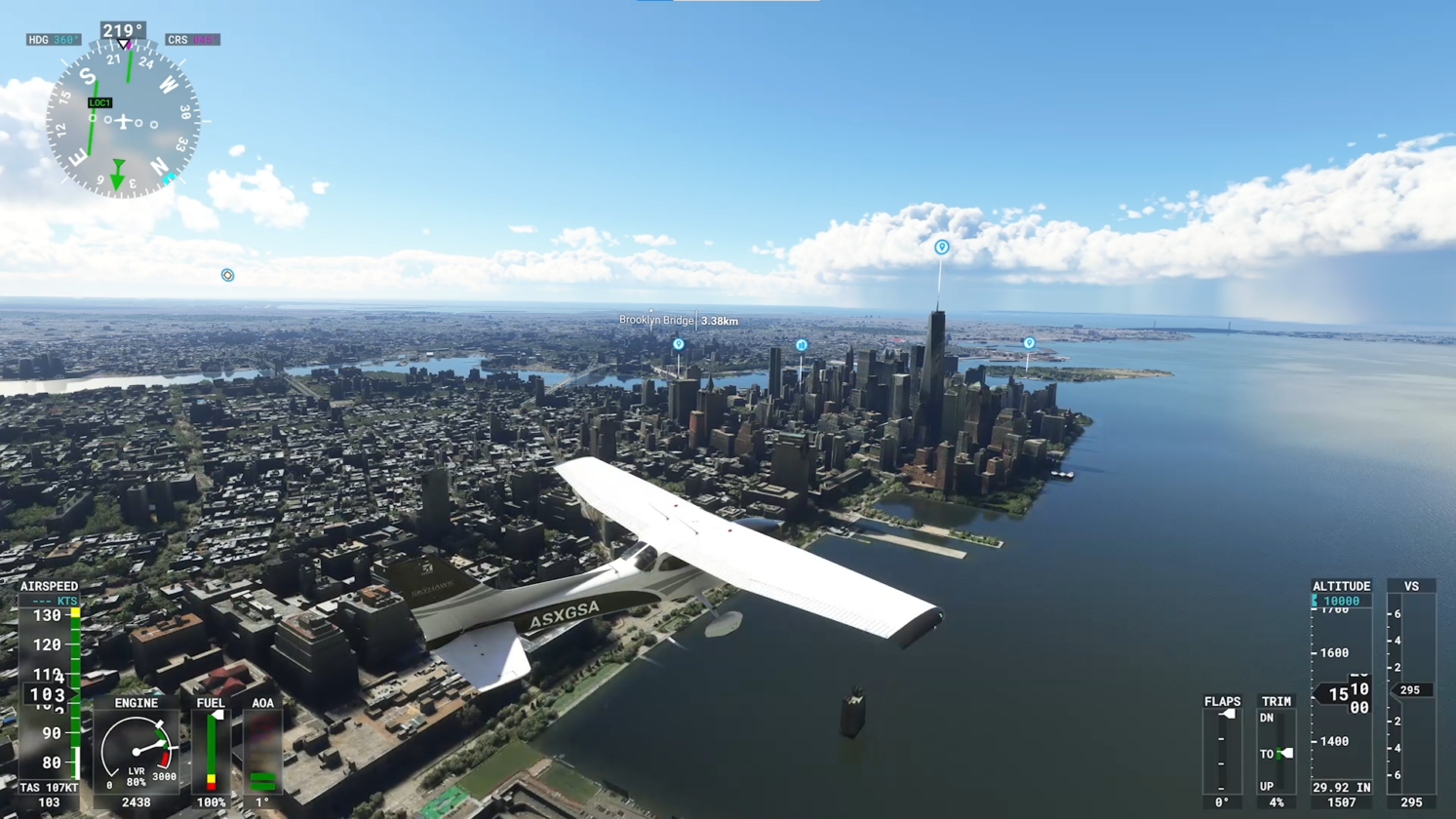
Task: Select the POI pin near the Brooklyn Bridge
Action: [x=679, y=343]
